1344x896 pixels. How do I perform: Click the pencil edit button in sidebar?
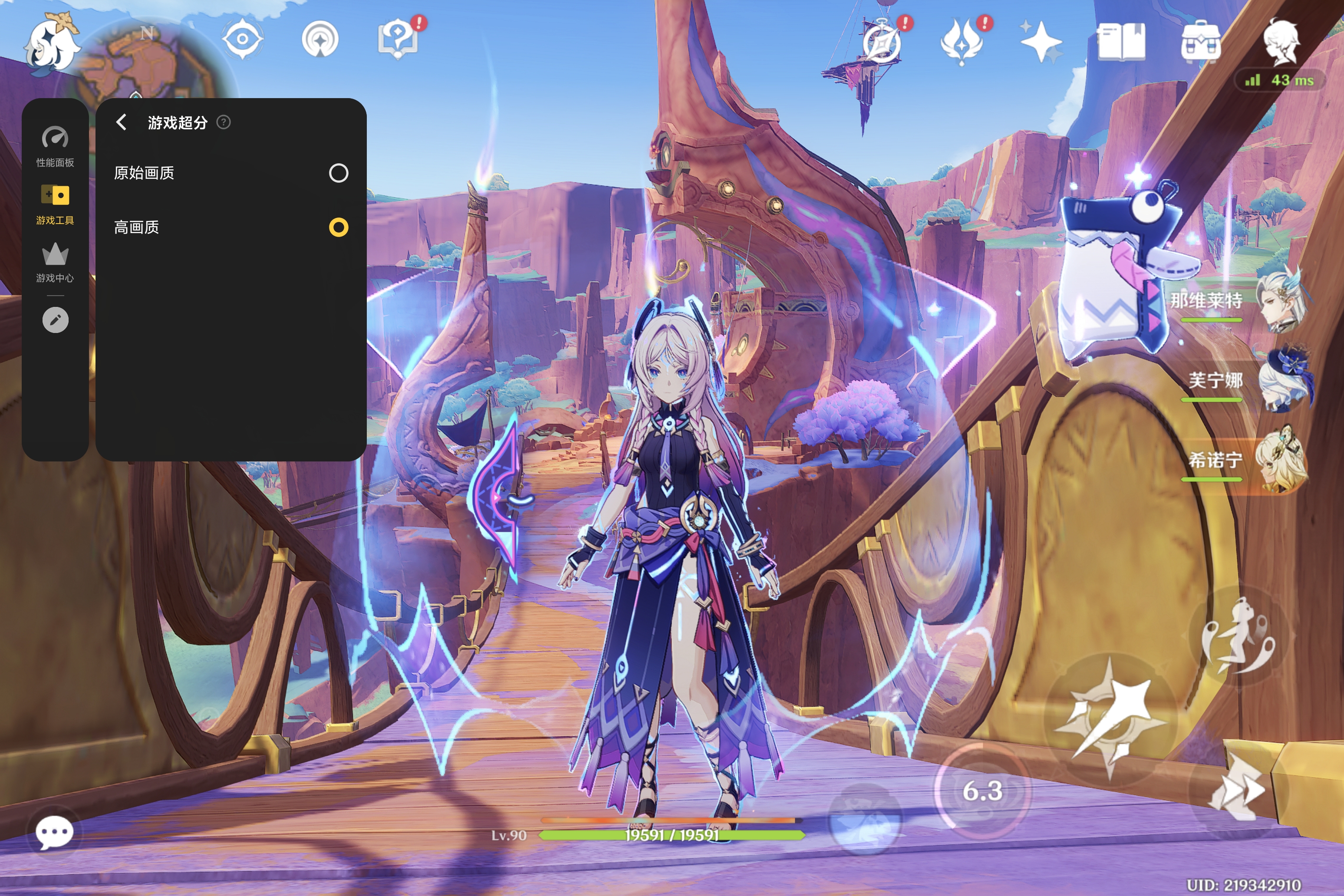(55, 320)
